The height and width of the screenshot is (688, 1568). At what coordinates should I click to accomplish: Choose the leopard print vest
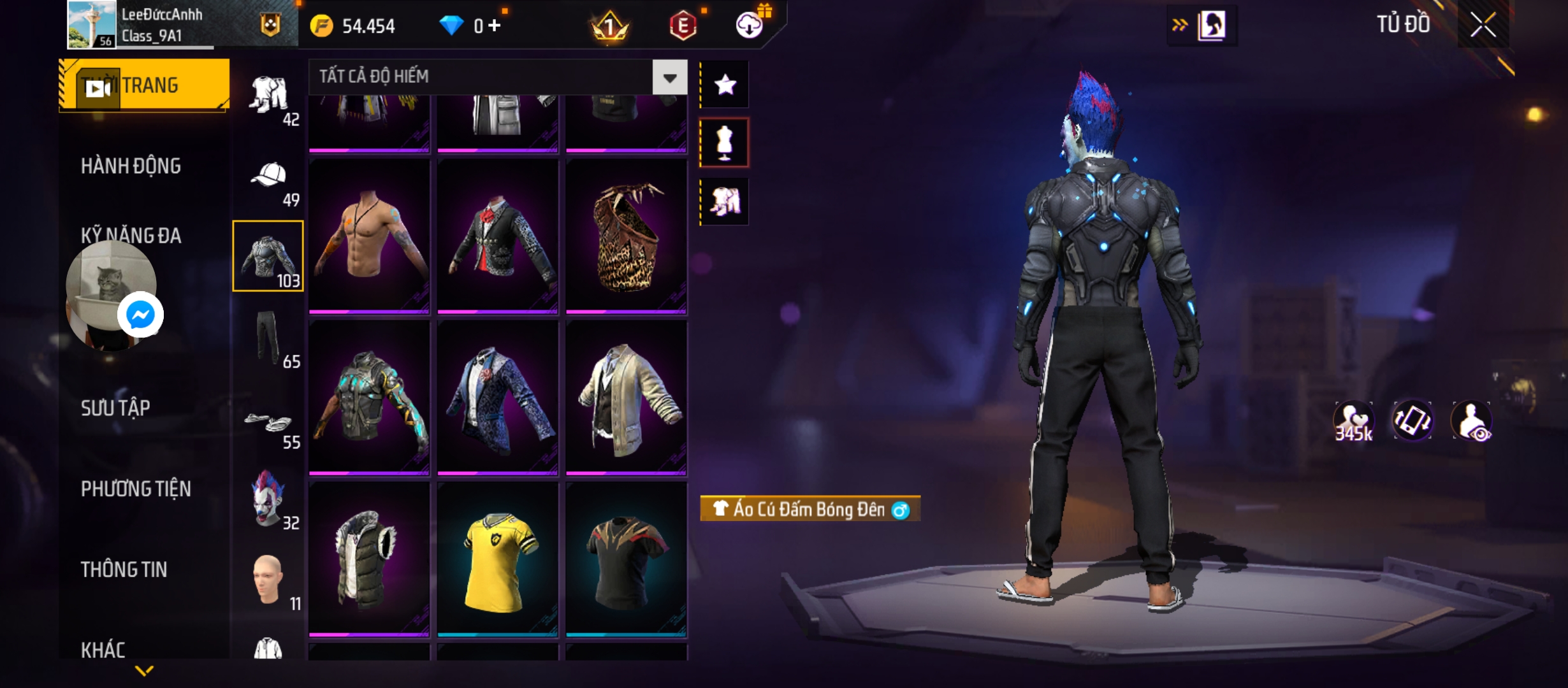click(x=626, y=236)
